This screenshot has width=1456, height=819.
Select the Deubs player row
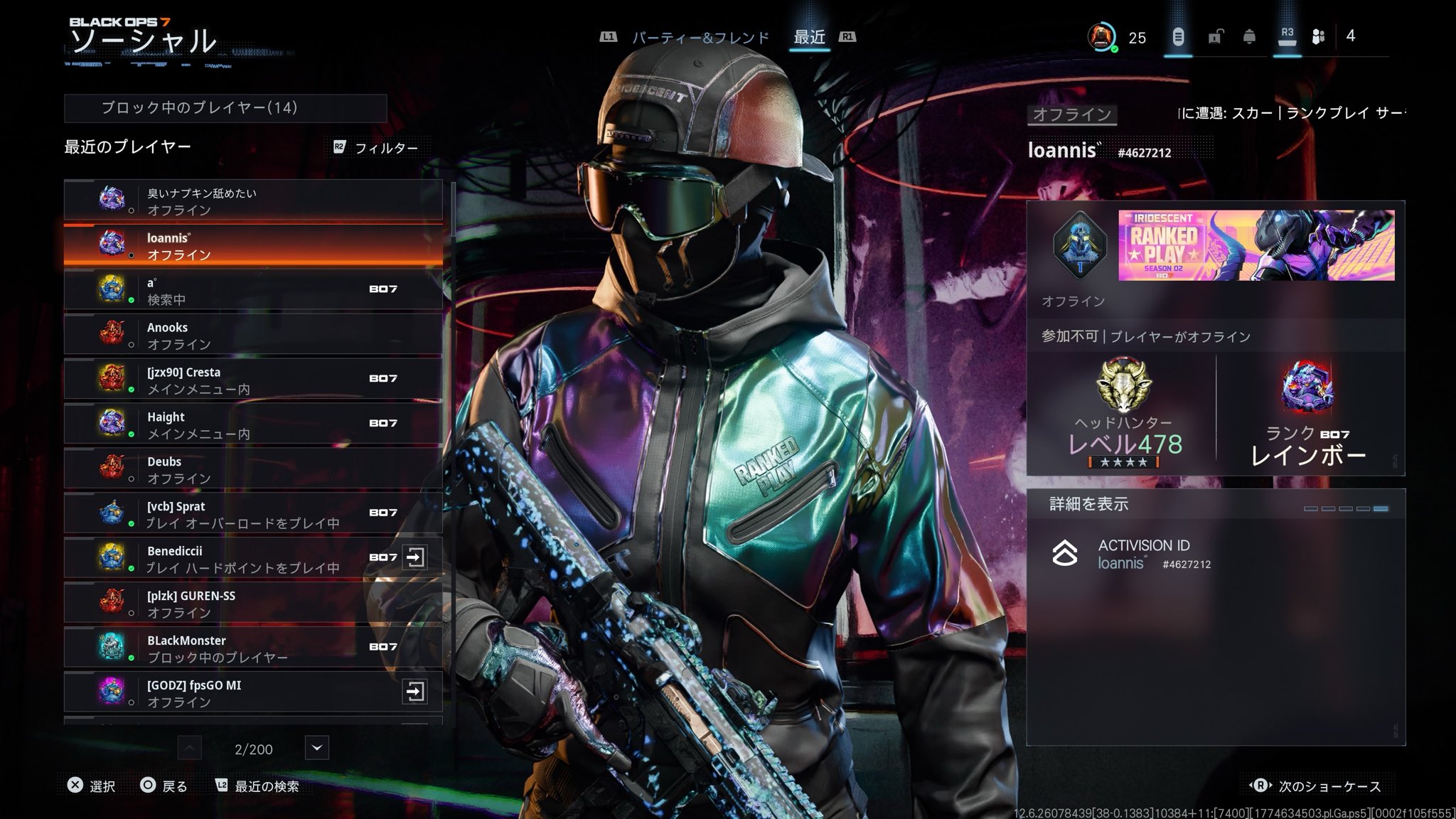point(253,470)
